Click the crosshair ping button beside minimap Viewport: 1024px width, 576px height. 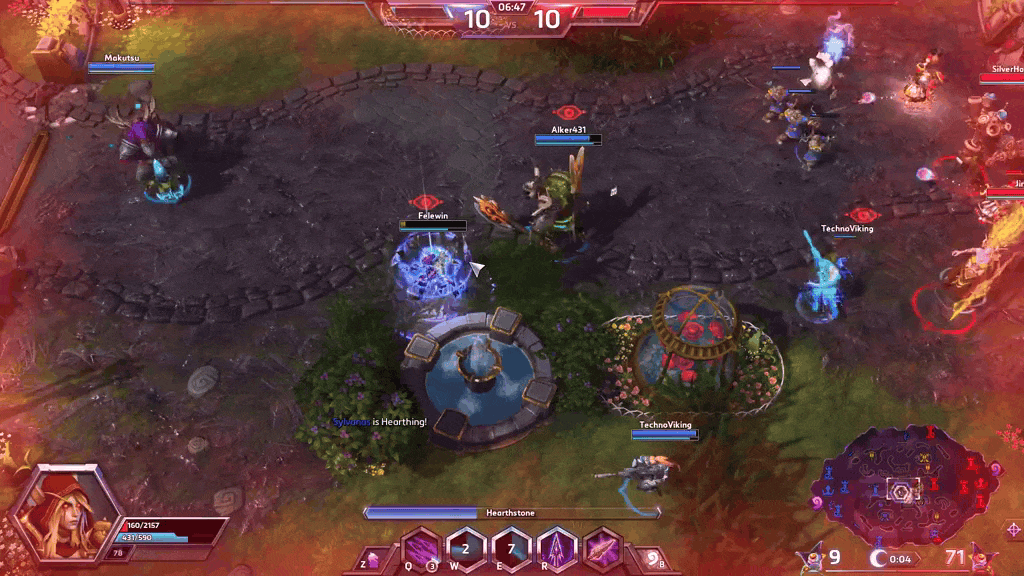point(1012,529)
